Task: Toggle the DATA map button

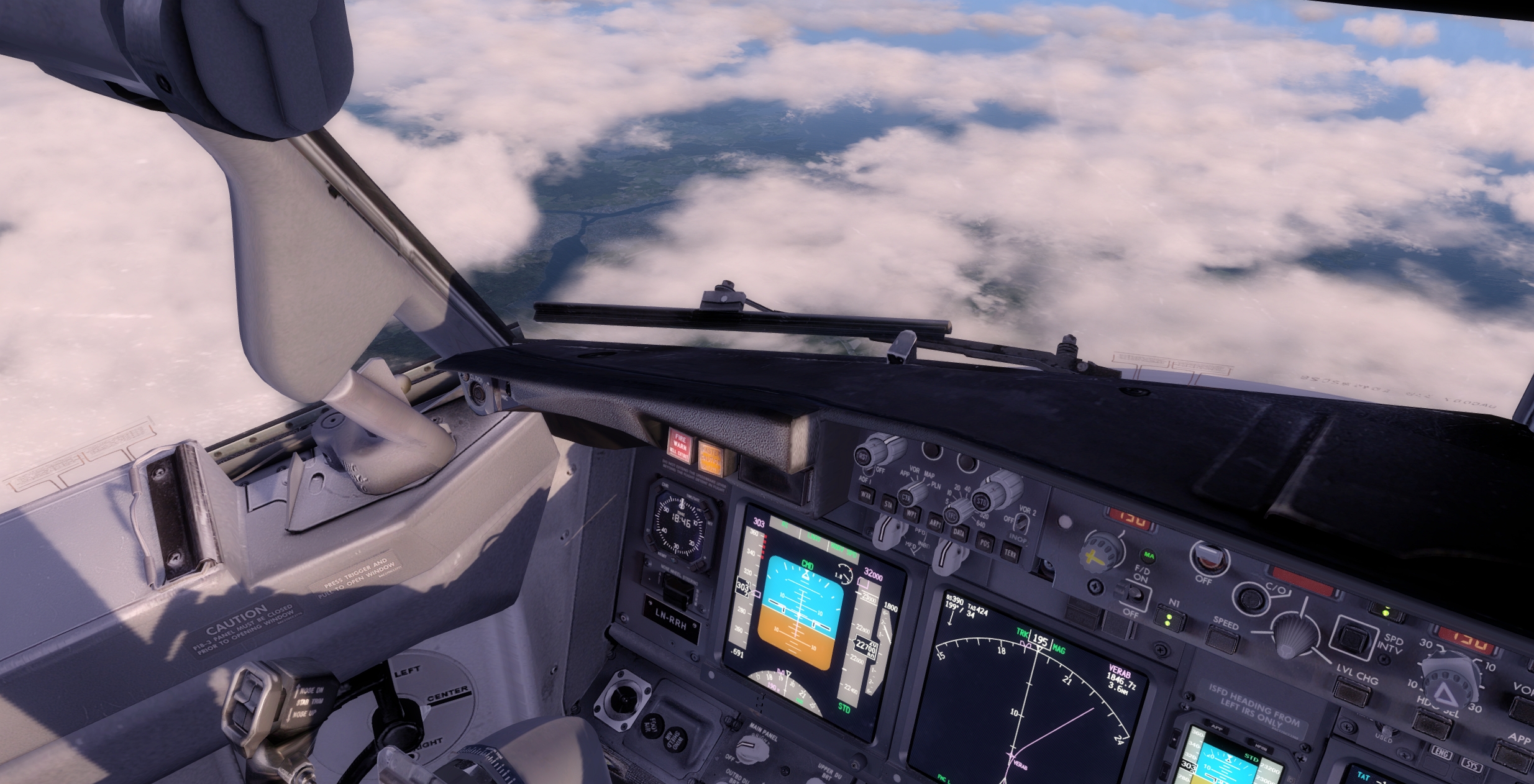Action: click(959, 533)
